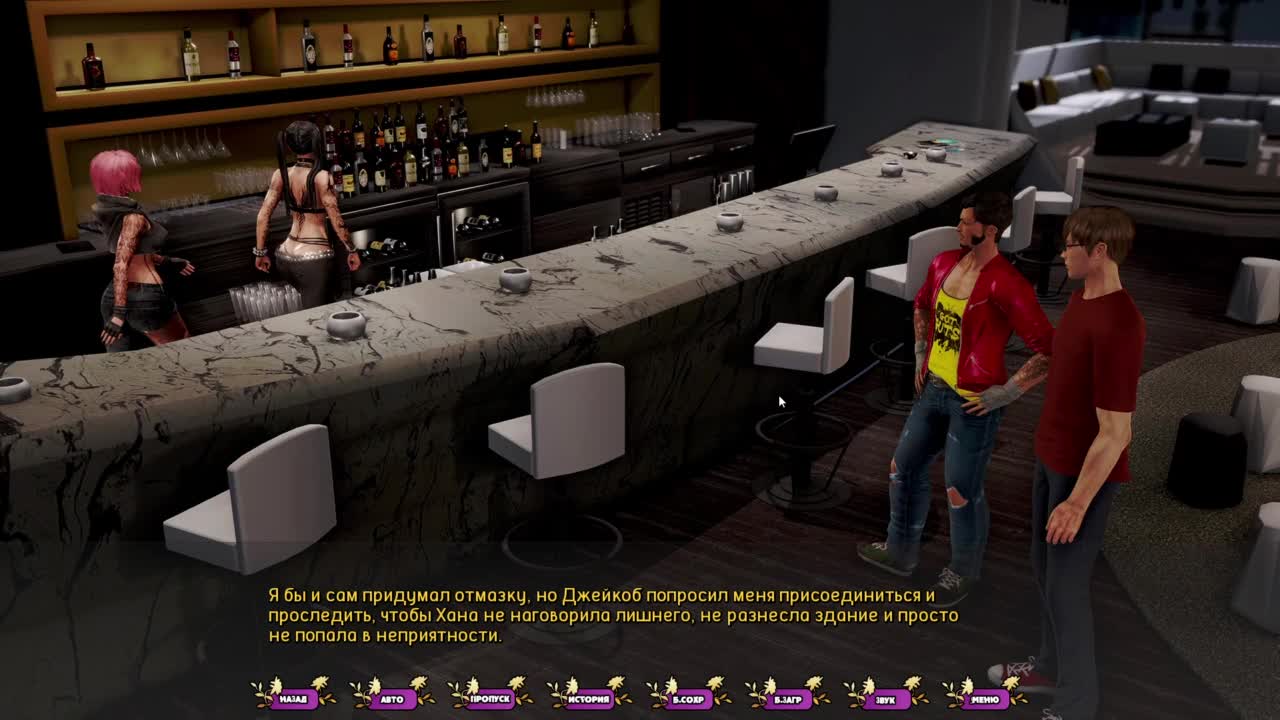Open the dialogue history (ИСТОРИЯ)
1280x720 pixels.
pyautogui.click(x=590, y=699)
